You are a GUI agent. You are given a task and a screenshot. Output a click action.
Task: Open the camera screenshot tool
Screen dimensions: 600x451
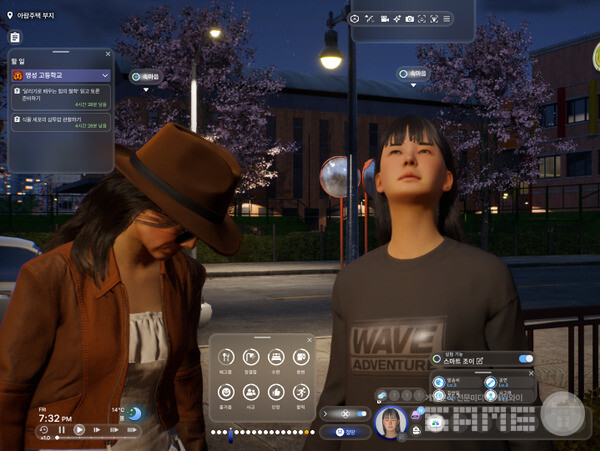(409, 19)
